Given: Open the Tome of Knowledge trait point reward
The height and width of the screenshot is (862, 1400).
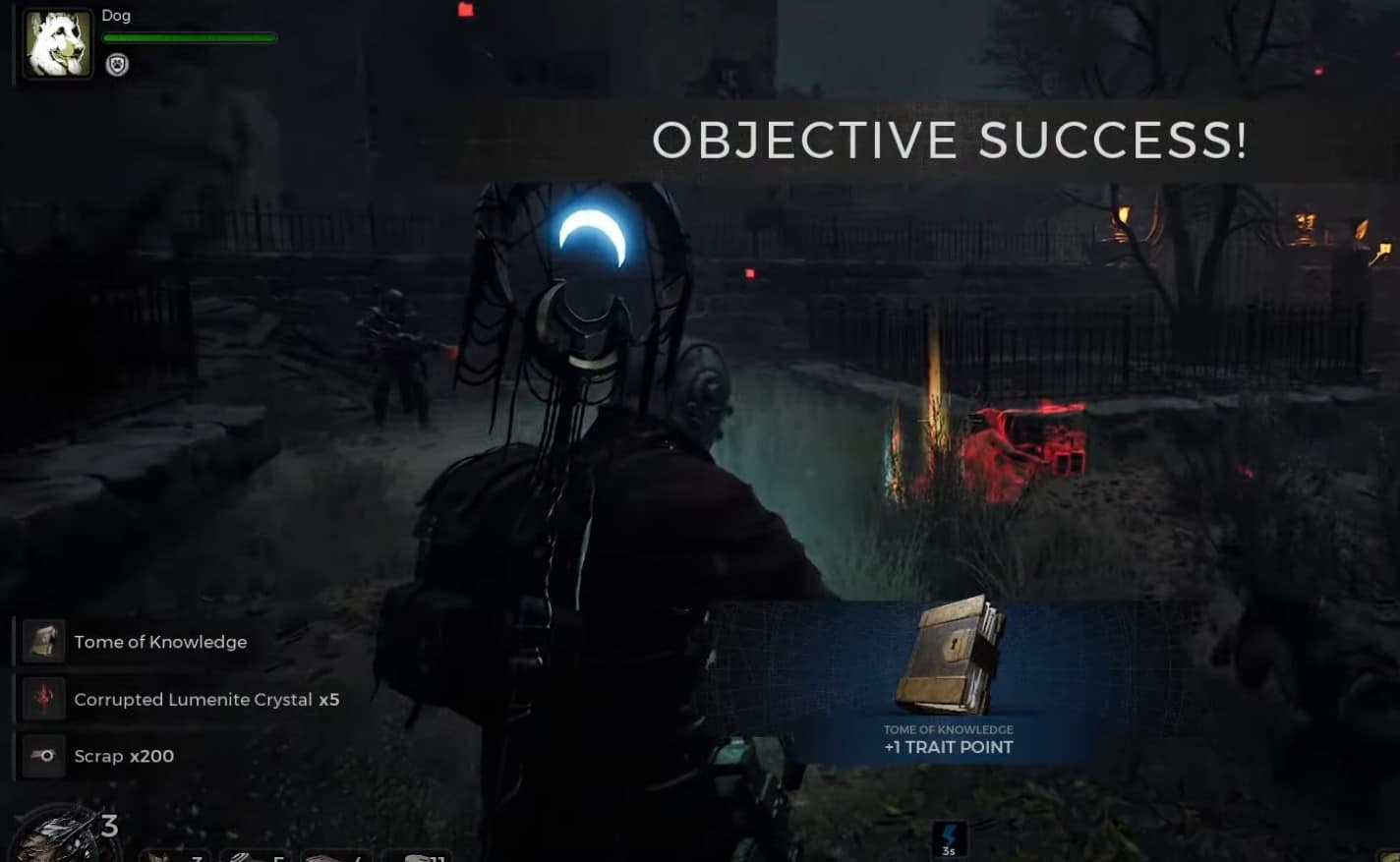Looking at the screenshot, I should 948,678.
